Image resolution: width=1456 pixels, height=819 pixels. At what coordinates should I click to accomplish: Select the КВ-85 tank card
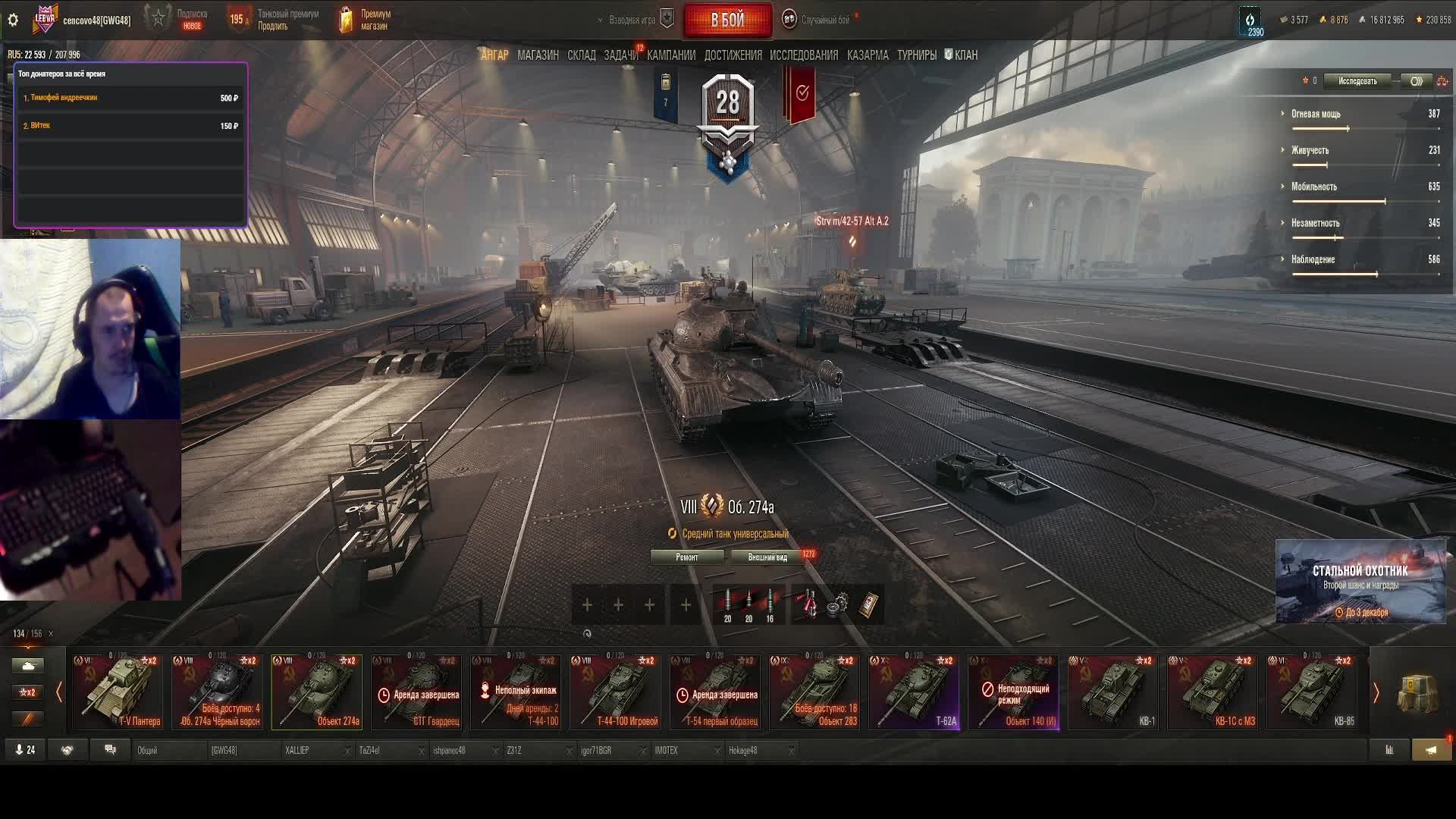coord(1312,692)
